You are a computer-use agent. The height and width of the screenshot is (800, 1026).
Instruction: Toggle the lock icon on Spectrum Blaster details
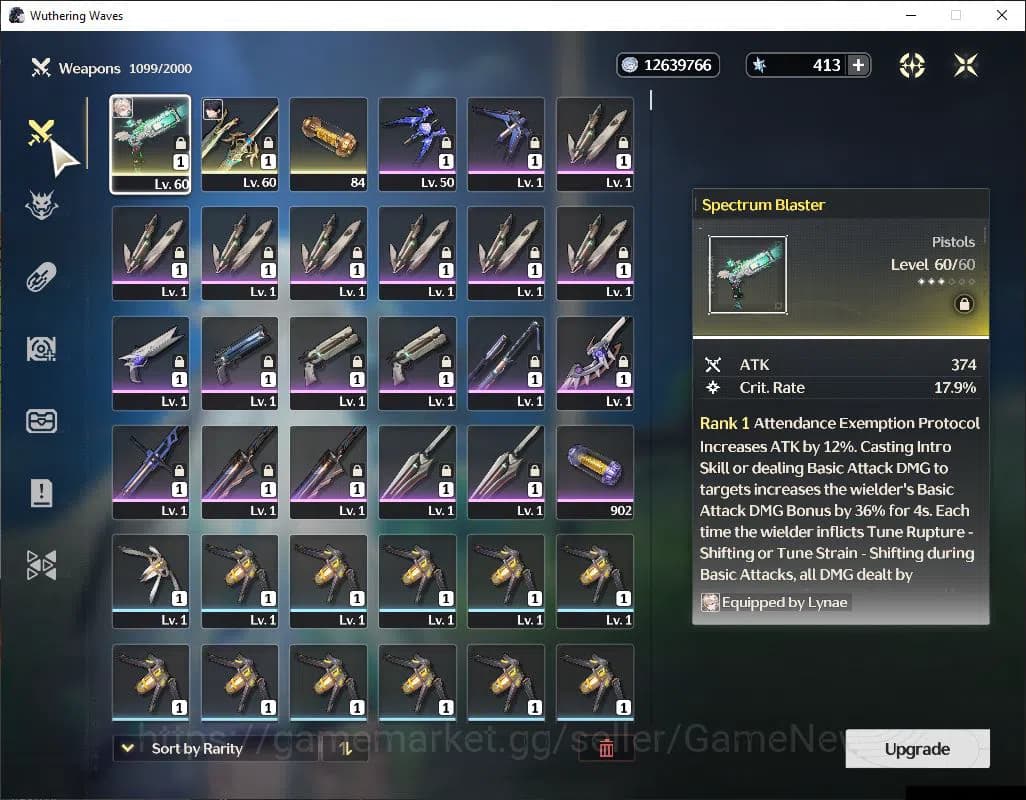click(x=964, y=305)
